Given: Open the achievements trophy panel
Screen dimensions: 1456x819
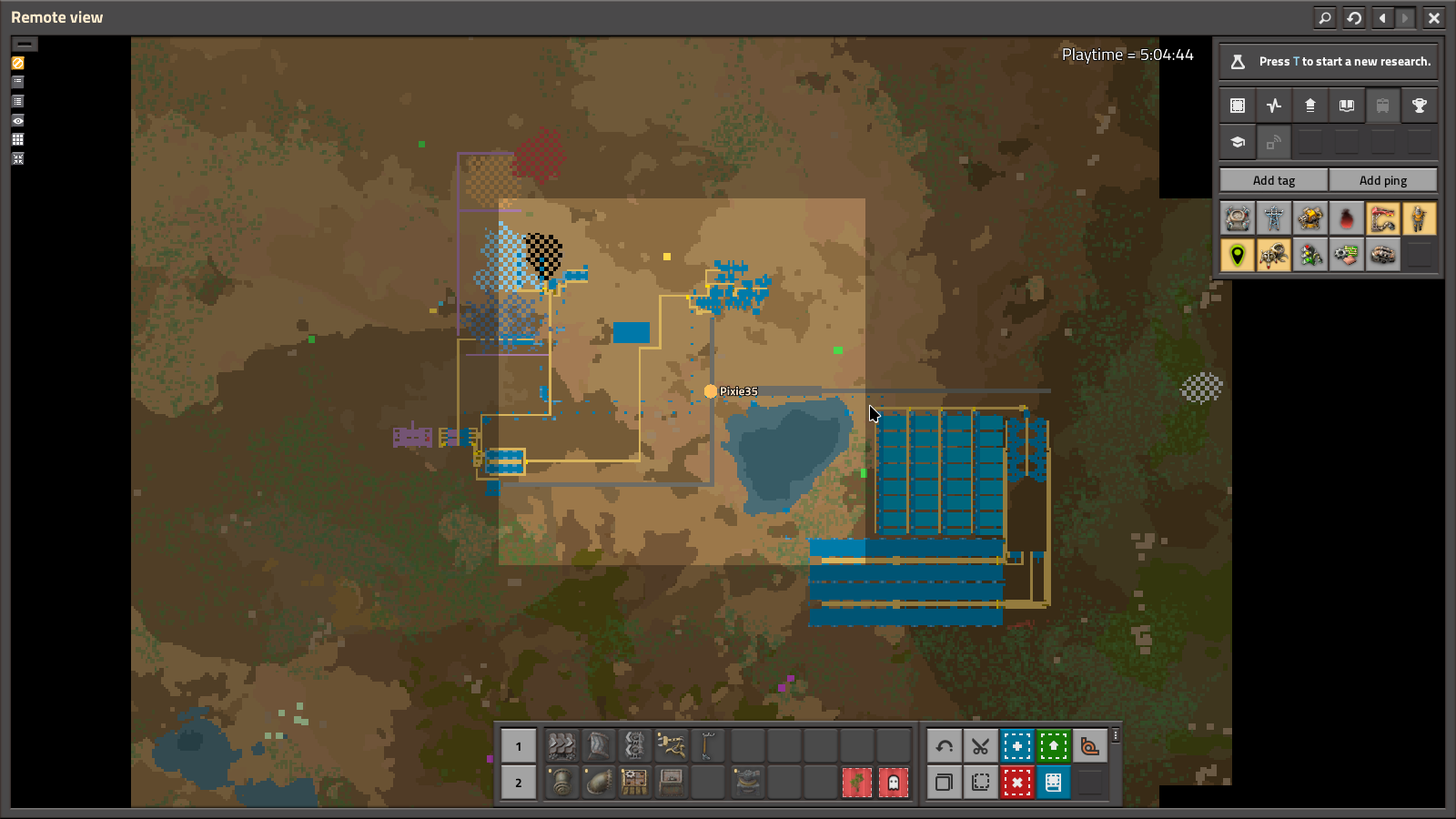Looking at the screenshot, I should pyautogui.click(x=1420, y=106).
